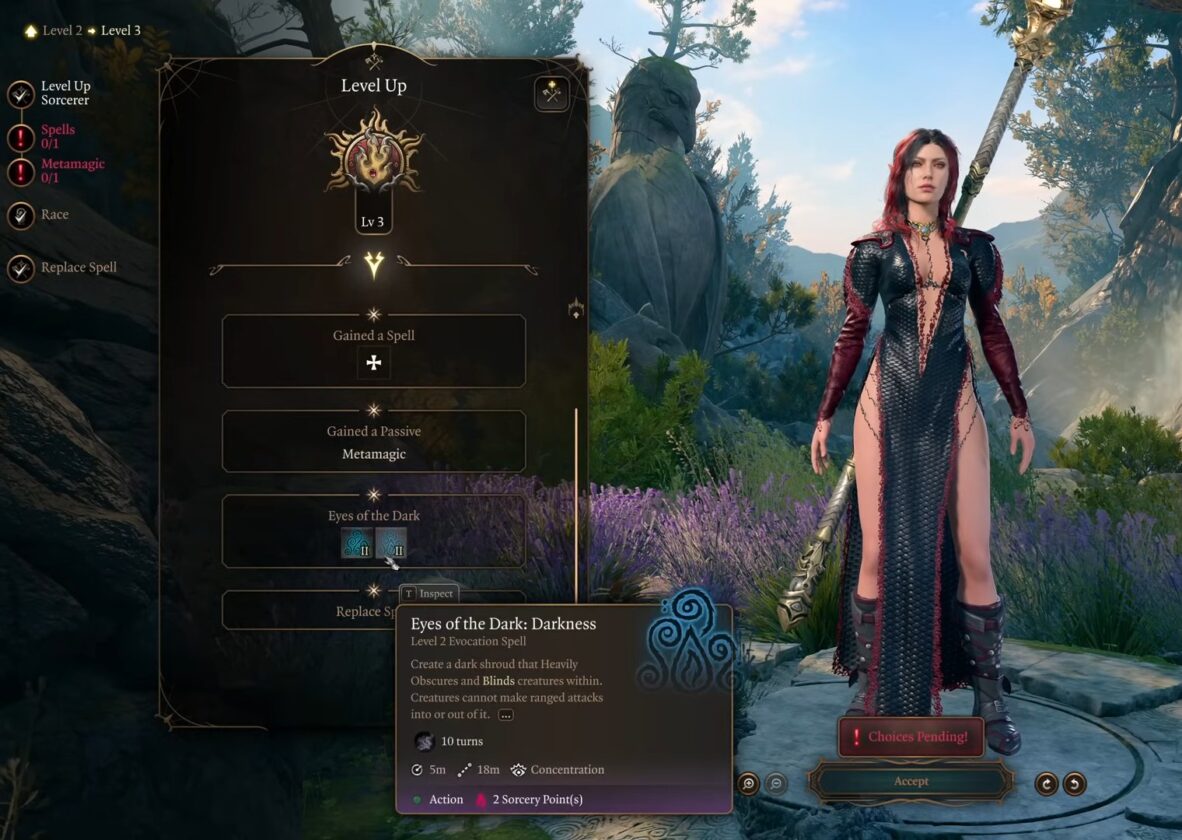Viewport: 1182px width, 840px height.
Task: Accept the level up choices
Action: [911, 781]
